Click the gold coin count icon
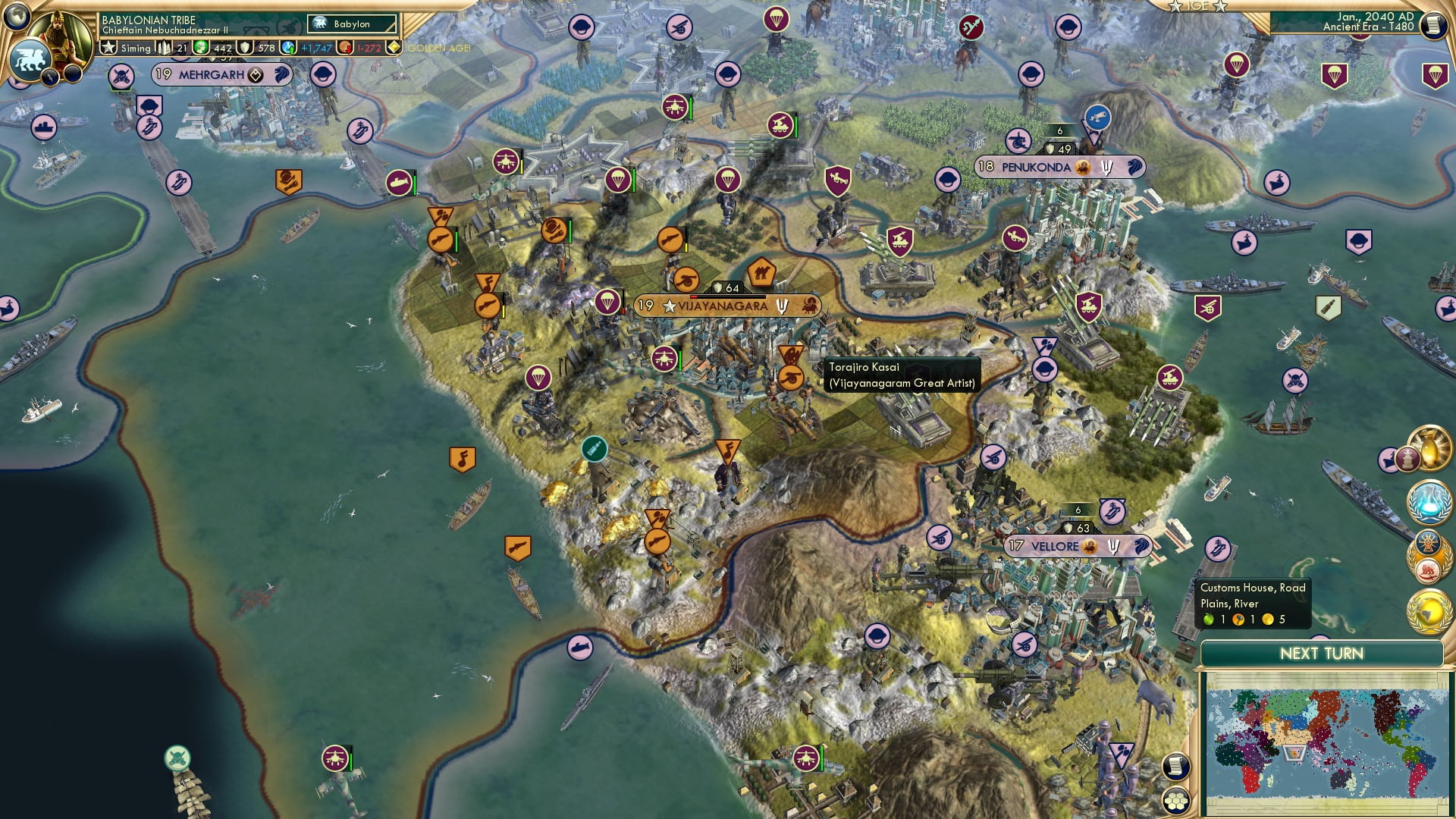The height and width of the screenshot is (819, 1456). (x=201, y=46)
